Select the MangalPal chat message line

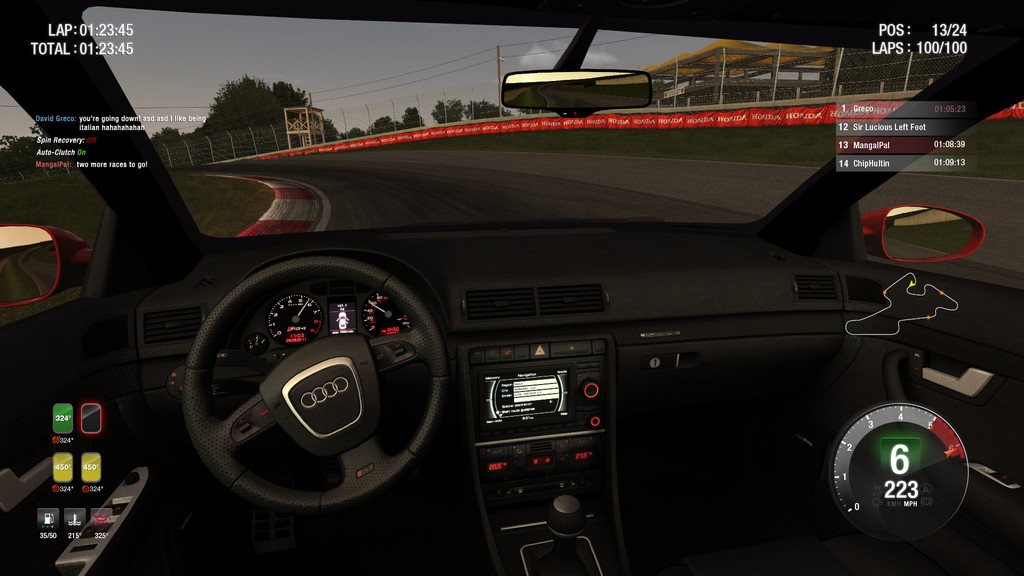[x=92, y=164]
